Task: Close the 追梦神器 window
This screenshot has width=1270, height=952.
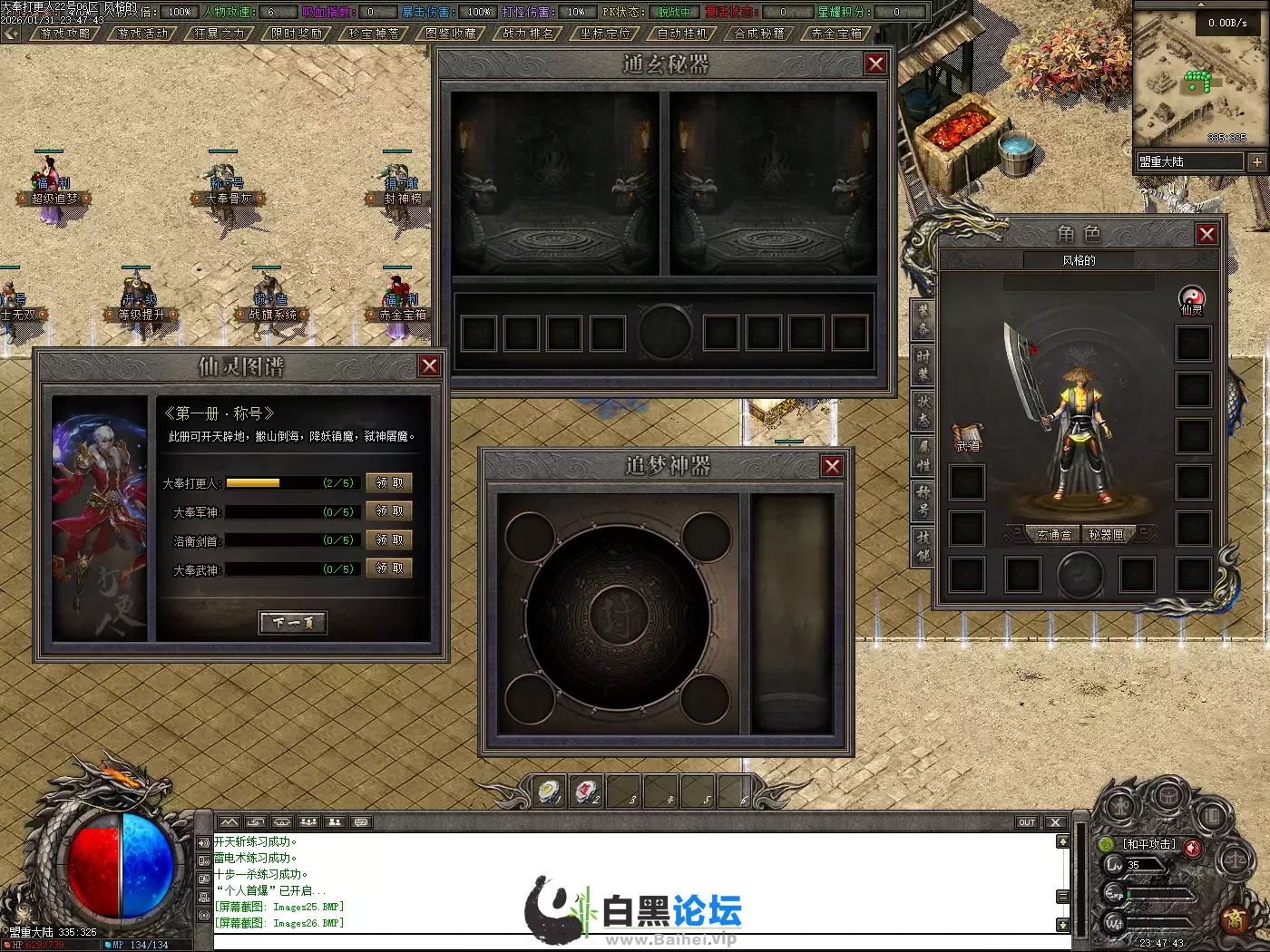Action: [832, 466]
